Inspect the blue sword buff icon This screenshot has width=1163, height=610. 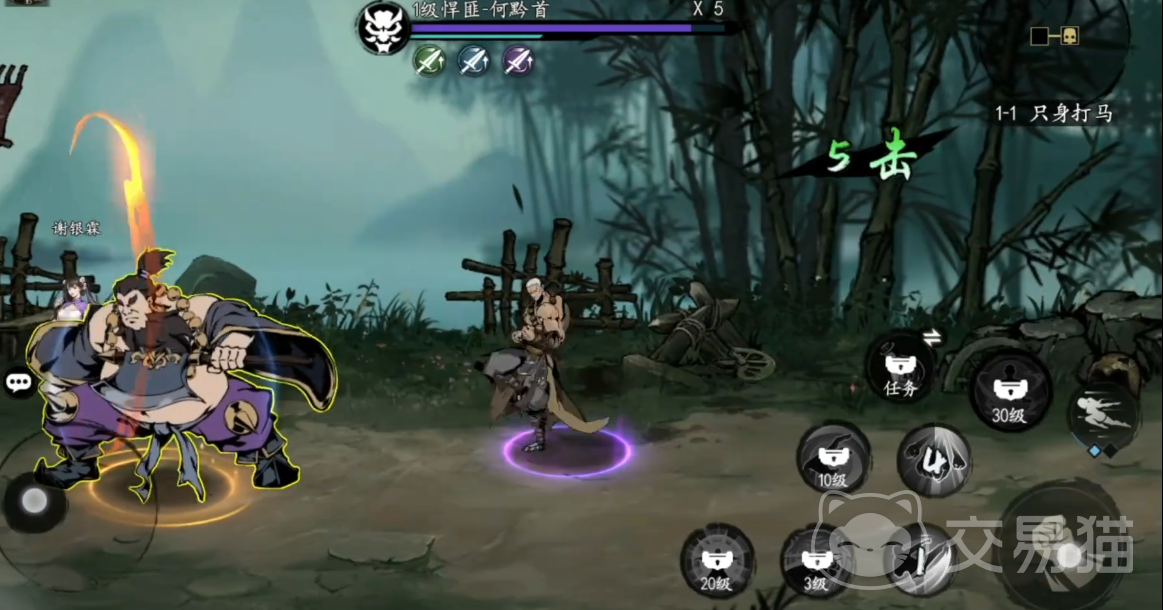[473, 61]
